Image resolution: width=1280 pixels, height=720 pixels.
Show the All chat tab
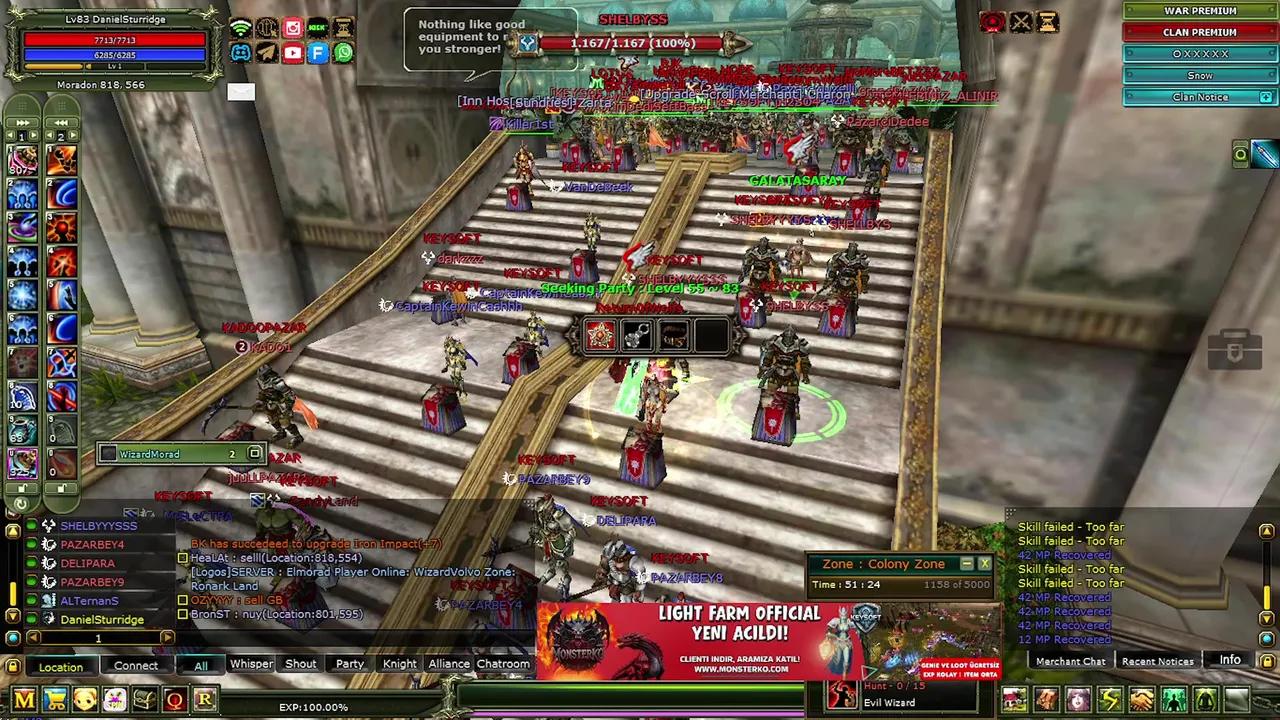click(201, 666)
